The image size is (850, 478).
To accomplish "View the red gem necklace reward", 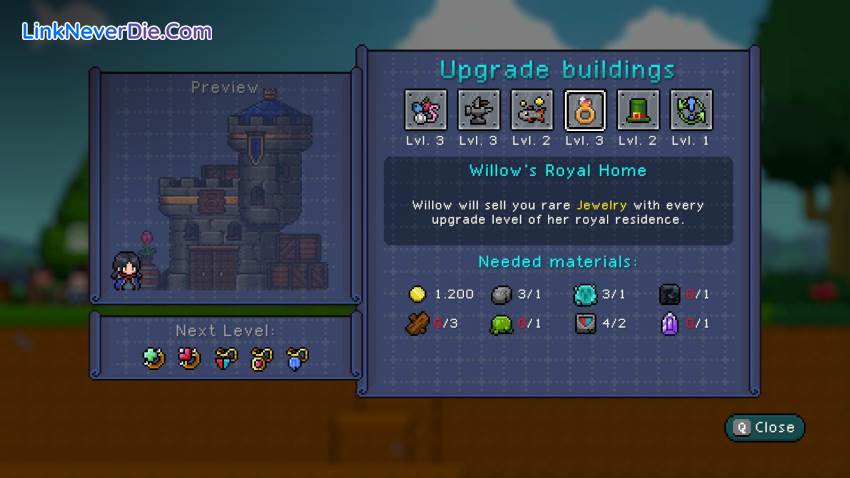I will (x=261, y=358).
